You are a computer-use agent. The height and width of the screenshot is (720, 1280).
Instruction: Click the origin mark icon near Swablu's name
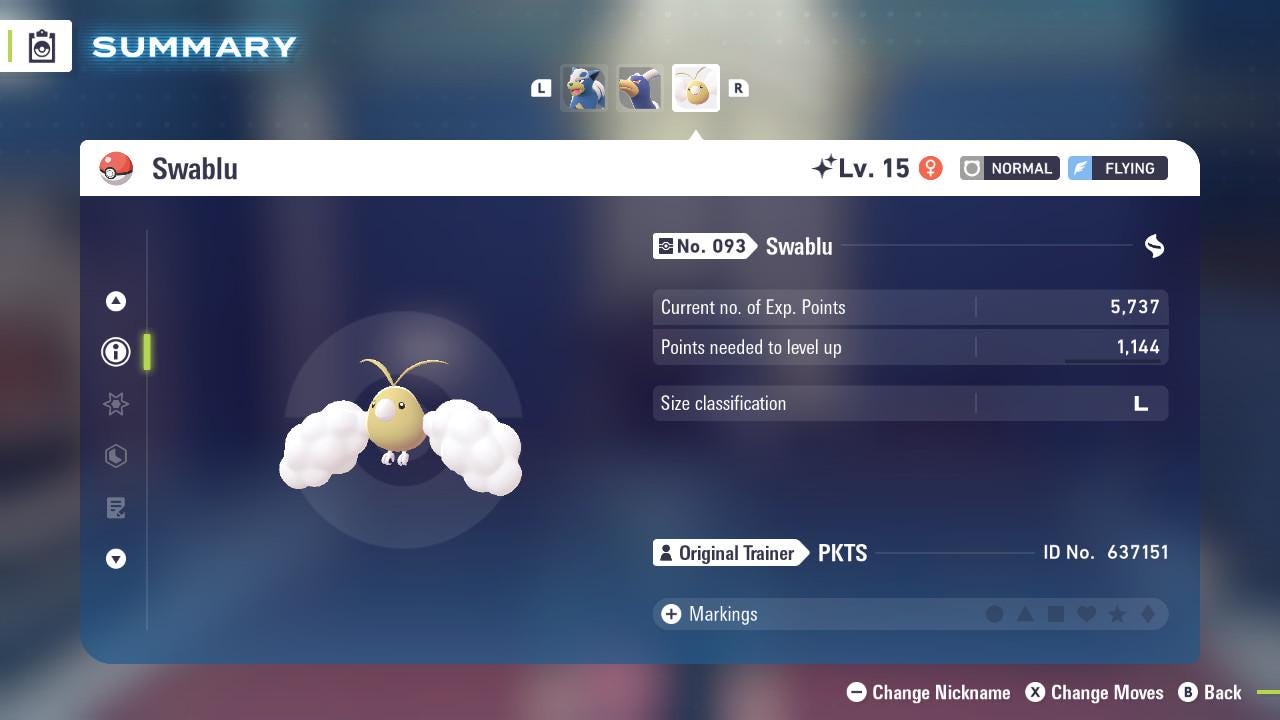[1154, 246]
